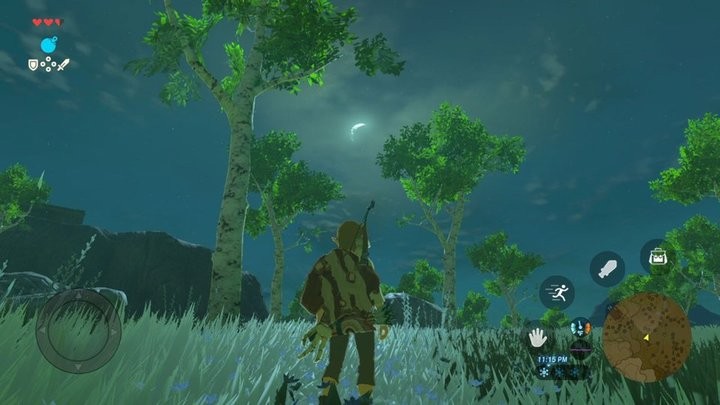
Task: Choose the sword quick-select icon
Action: 64,65
